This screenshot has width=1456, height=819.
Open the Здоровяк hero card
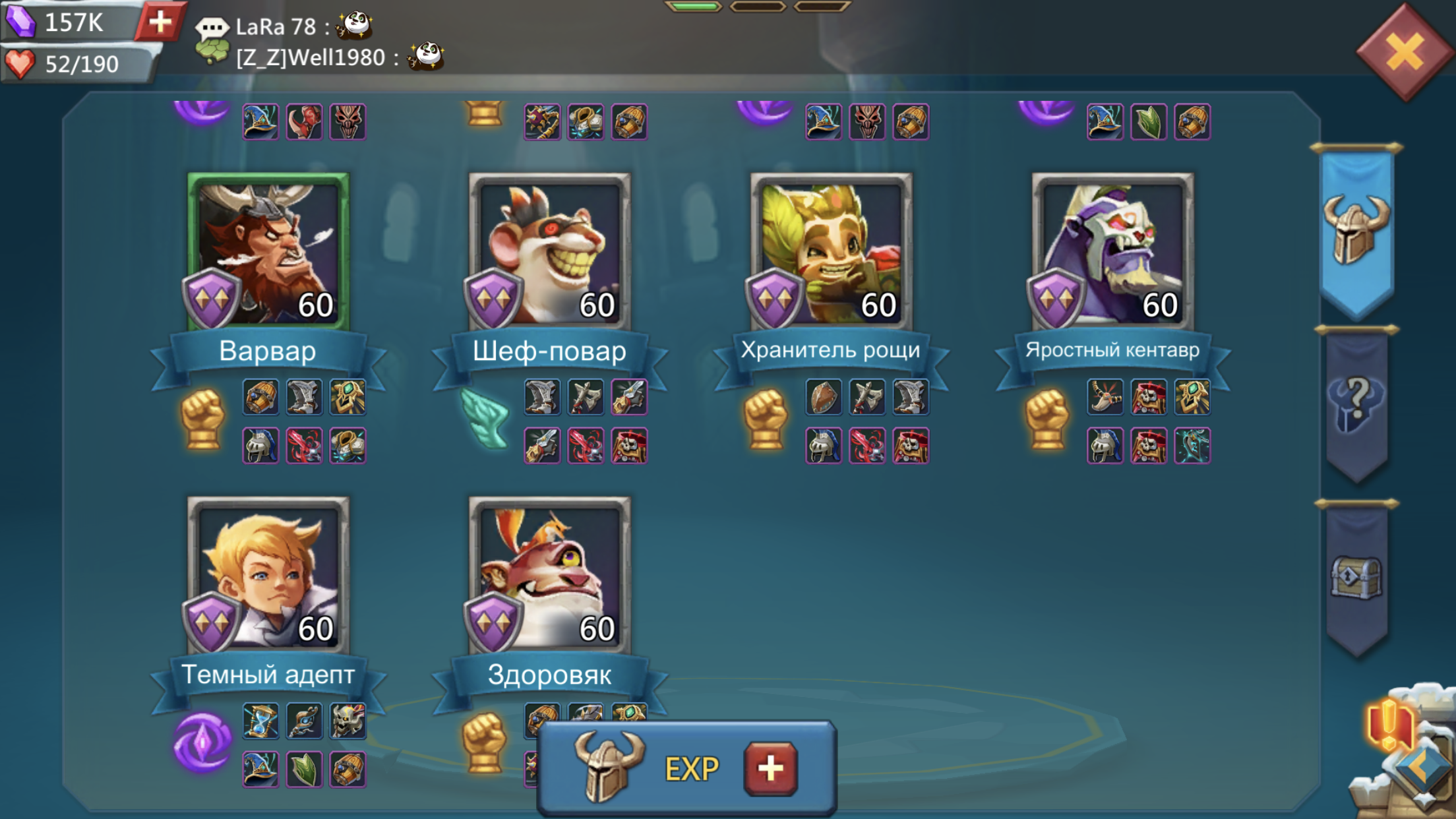pyautogui.click(x=549, y=575)
